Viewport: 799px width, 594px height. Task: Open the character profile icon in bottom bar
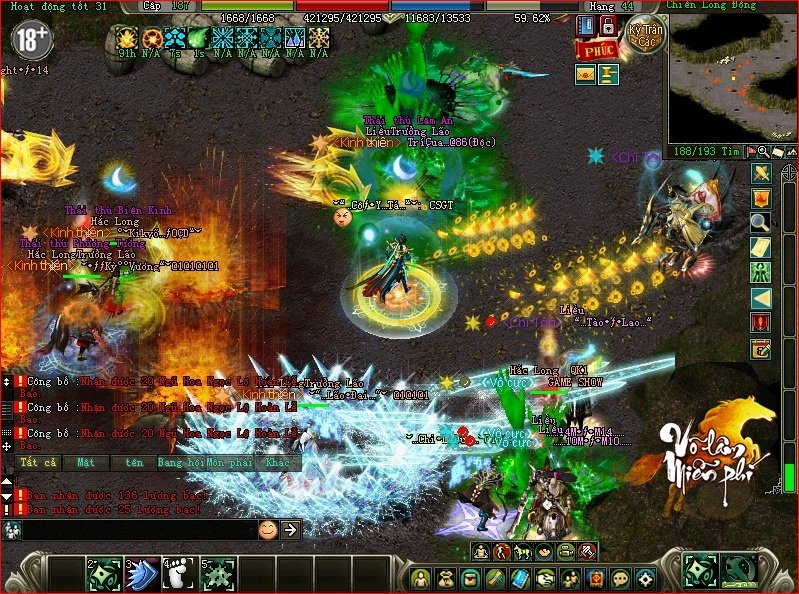[421, 578]
